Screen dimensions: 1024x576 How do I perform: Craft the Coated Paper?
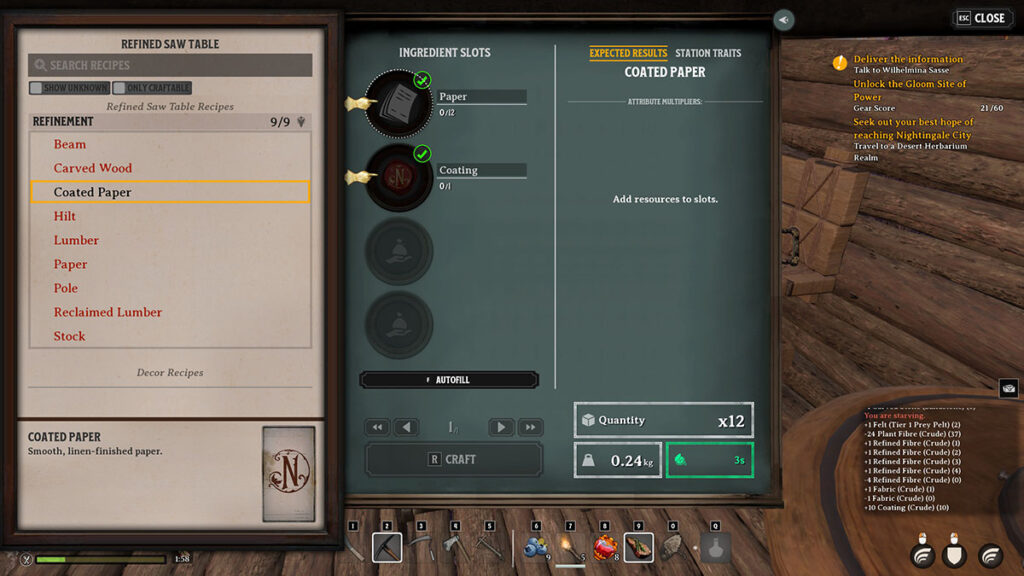pos(453,459)
